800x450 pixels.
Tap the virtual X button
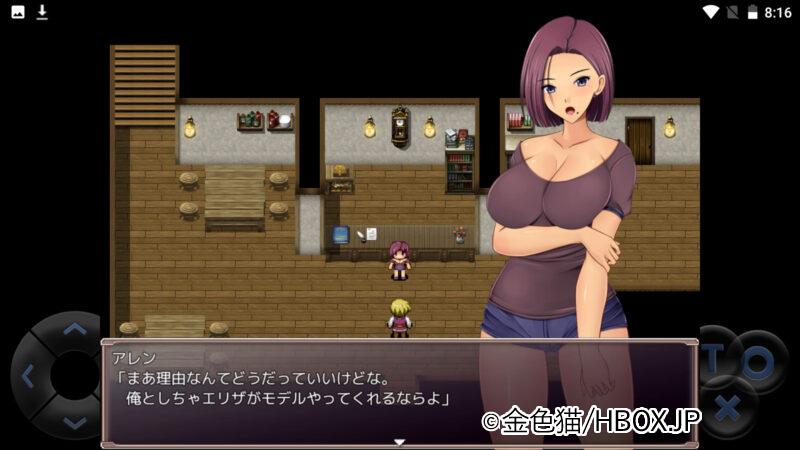coord(729,409)
